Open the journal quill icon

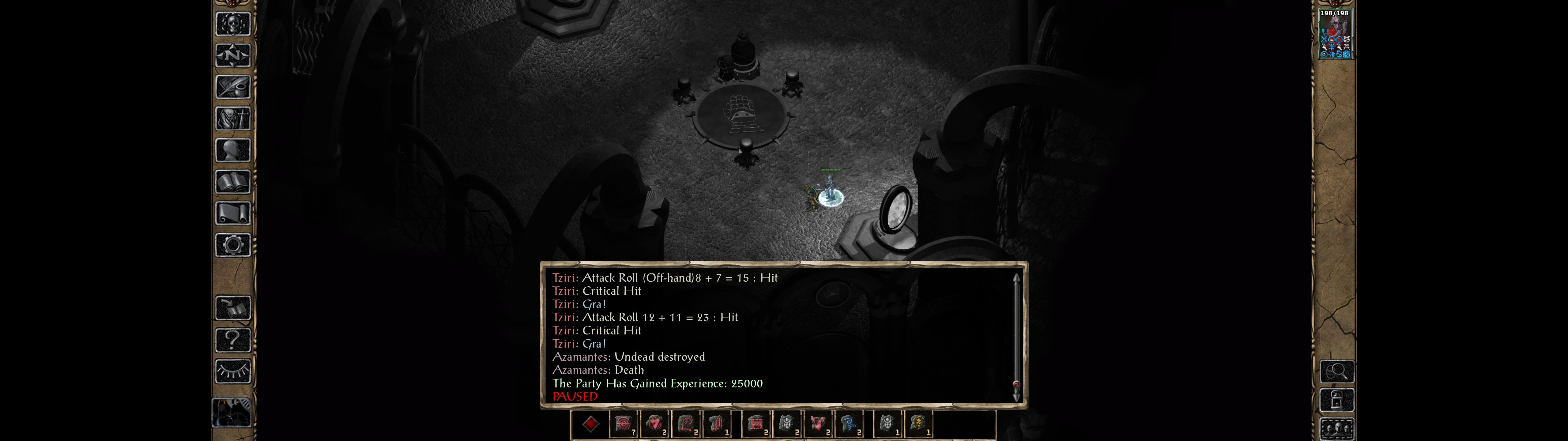coord(232,87)
